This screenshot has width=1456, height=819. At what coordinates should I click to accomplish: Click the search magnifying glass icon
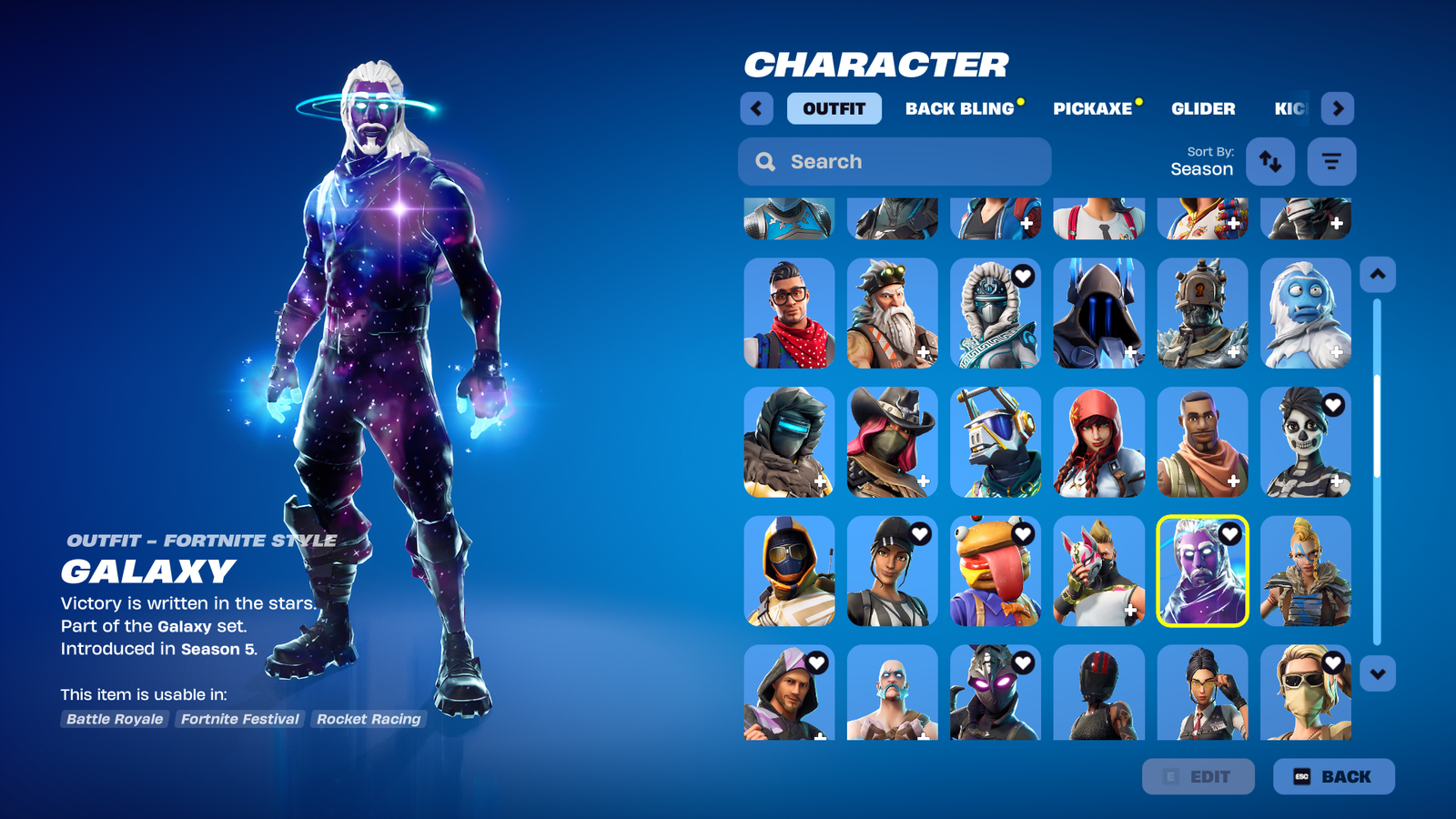765,161
